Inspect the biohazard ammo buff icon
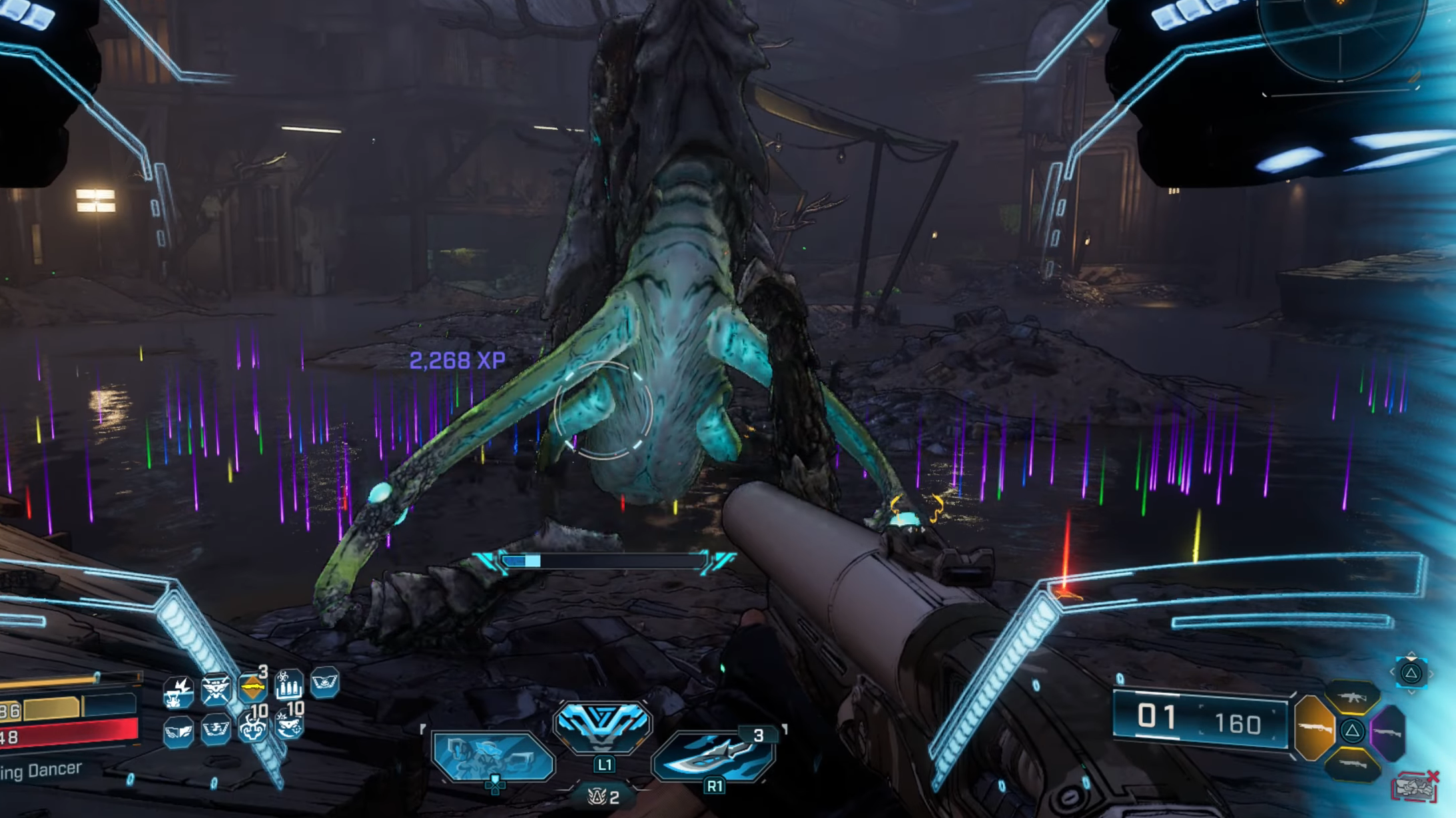 289,685
